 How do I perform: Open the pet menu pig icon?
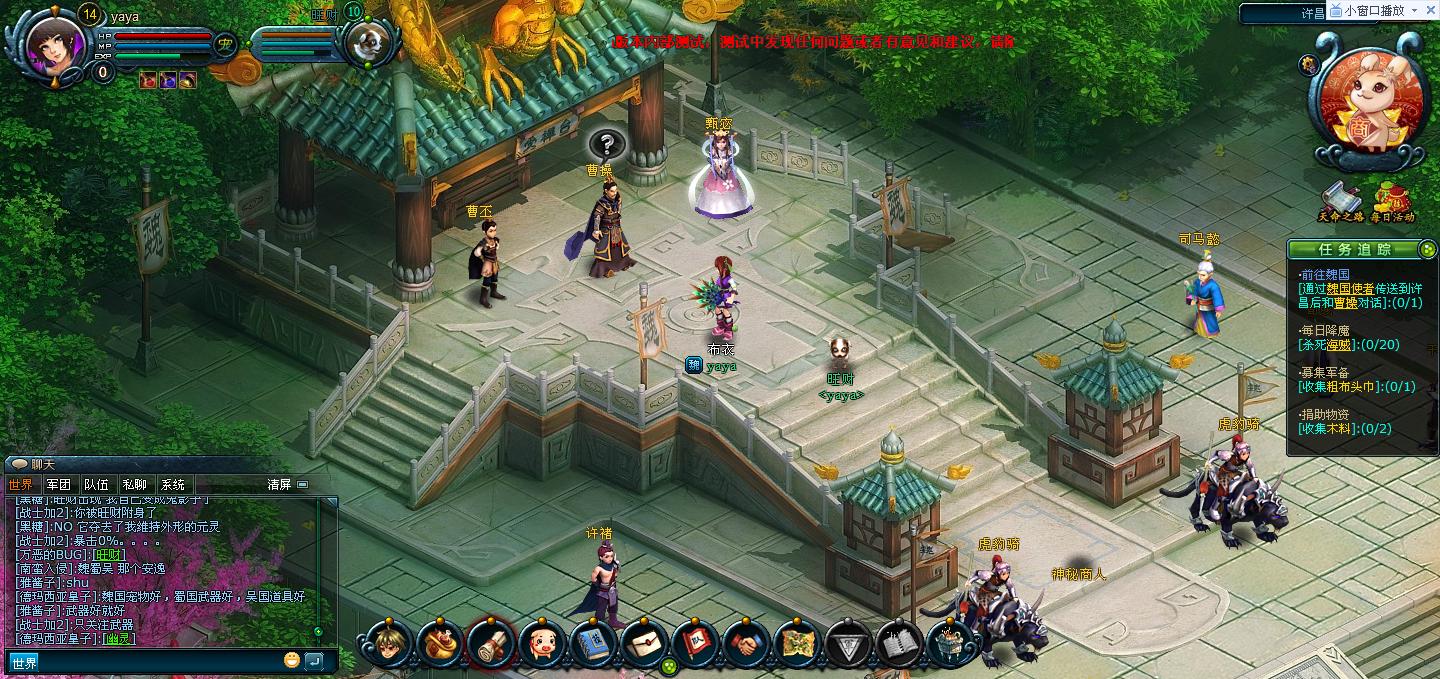pos(542,643)
